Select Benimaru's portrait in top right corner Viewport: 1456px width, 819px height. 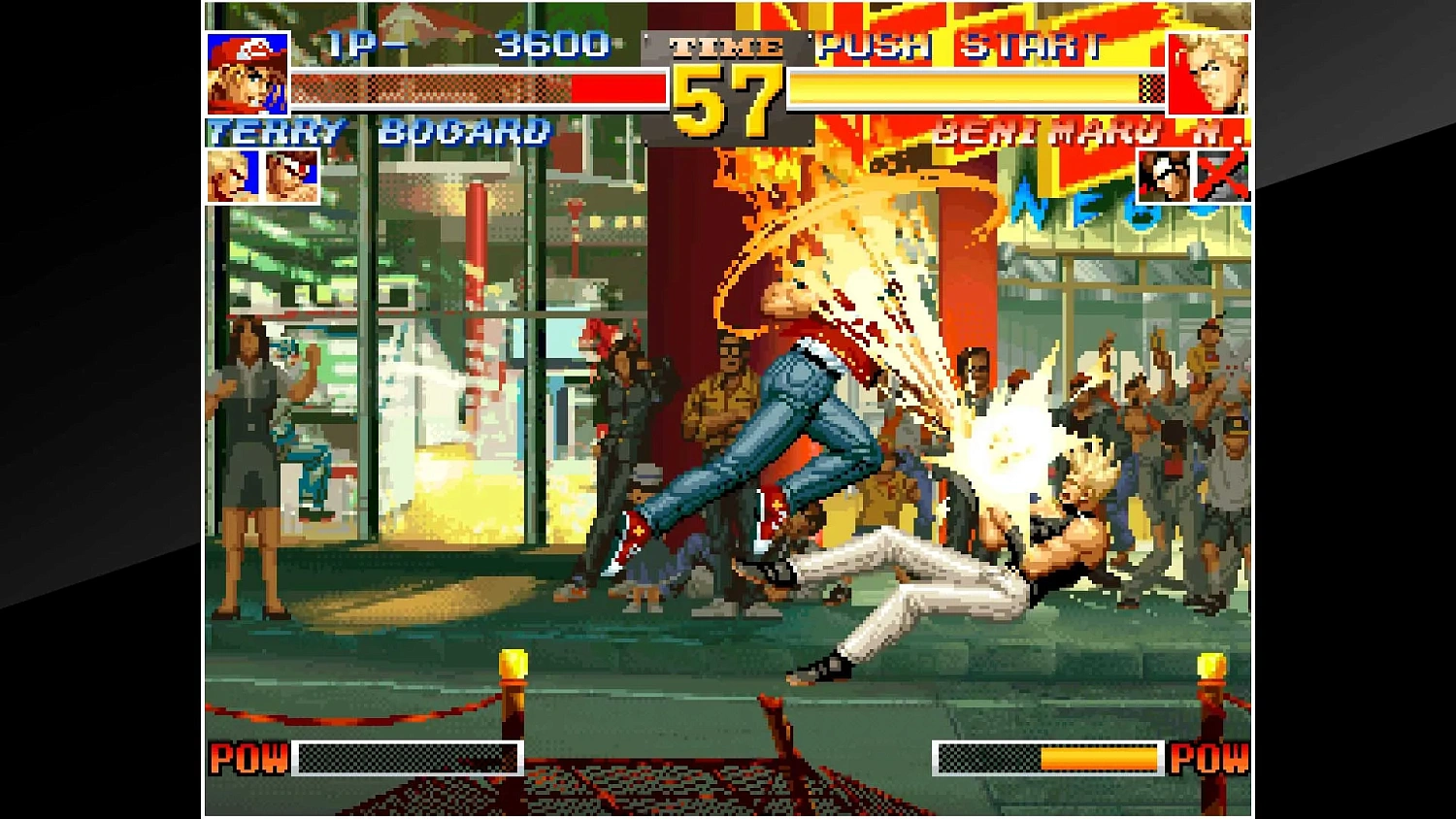1209,76
